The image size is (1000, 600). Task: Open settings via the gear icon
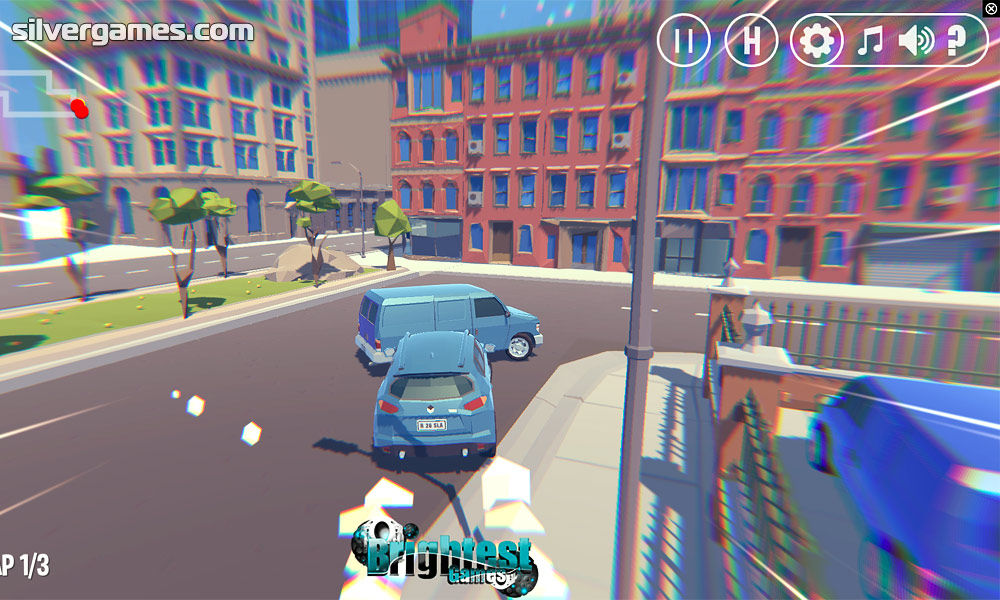[x=817, y=41]
